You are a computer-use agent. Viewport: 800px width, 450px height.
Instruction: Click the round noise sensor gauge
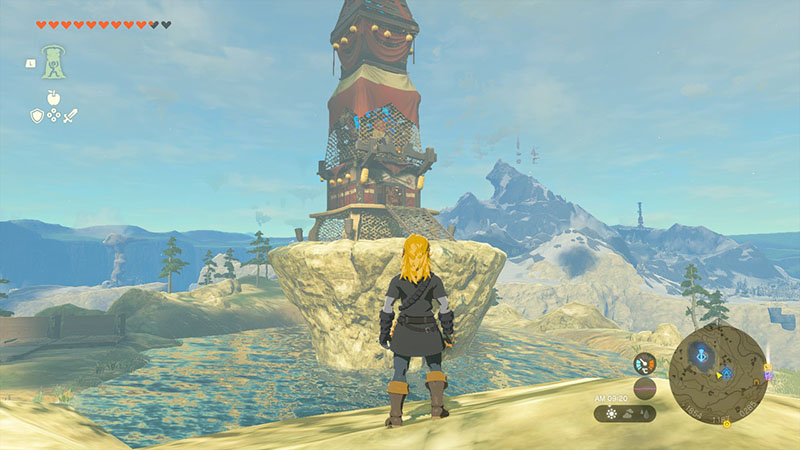645,388
